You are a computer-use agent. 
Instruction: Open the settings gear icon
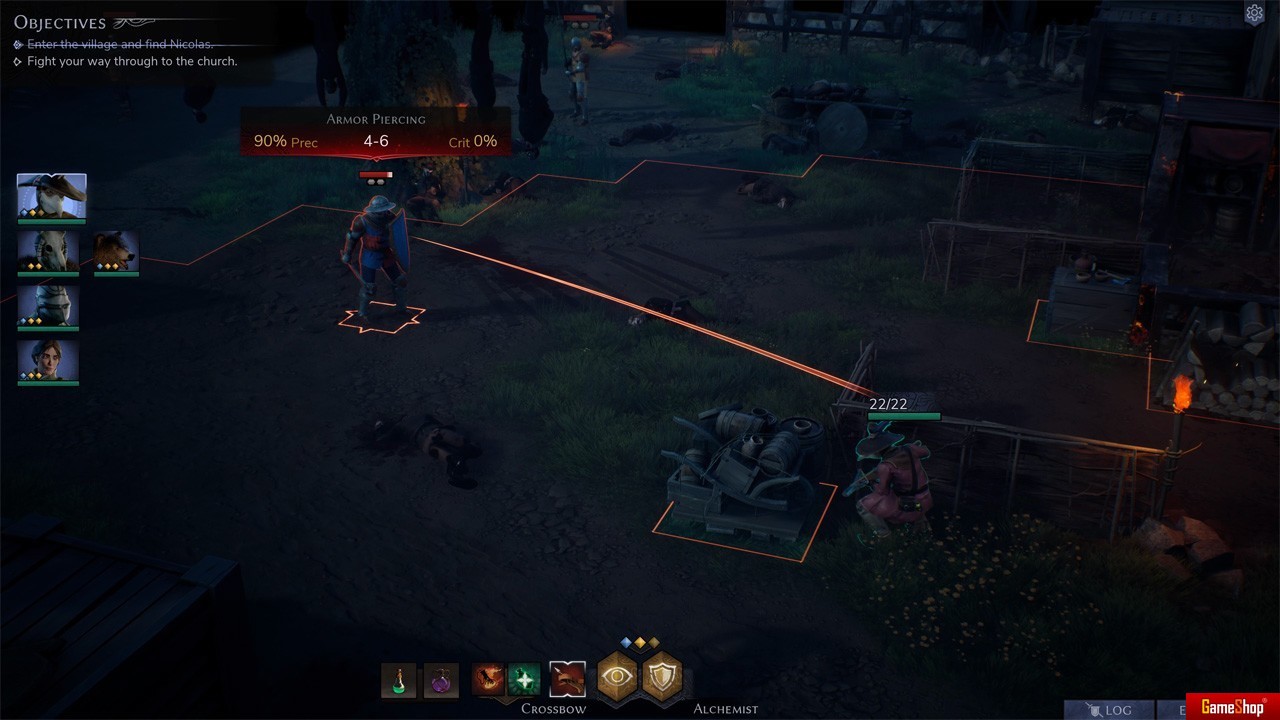(1254, 13)
